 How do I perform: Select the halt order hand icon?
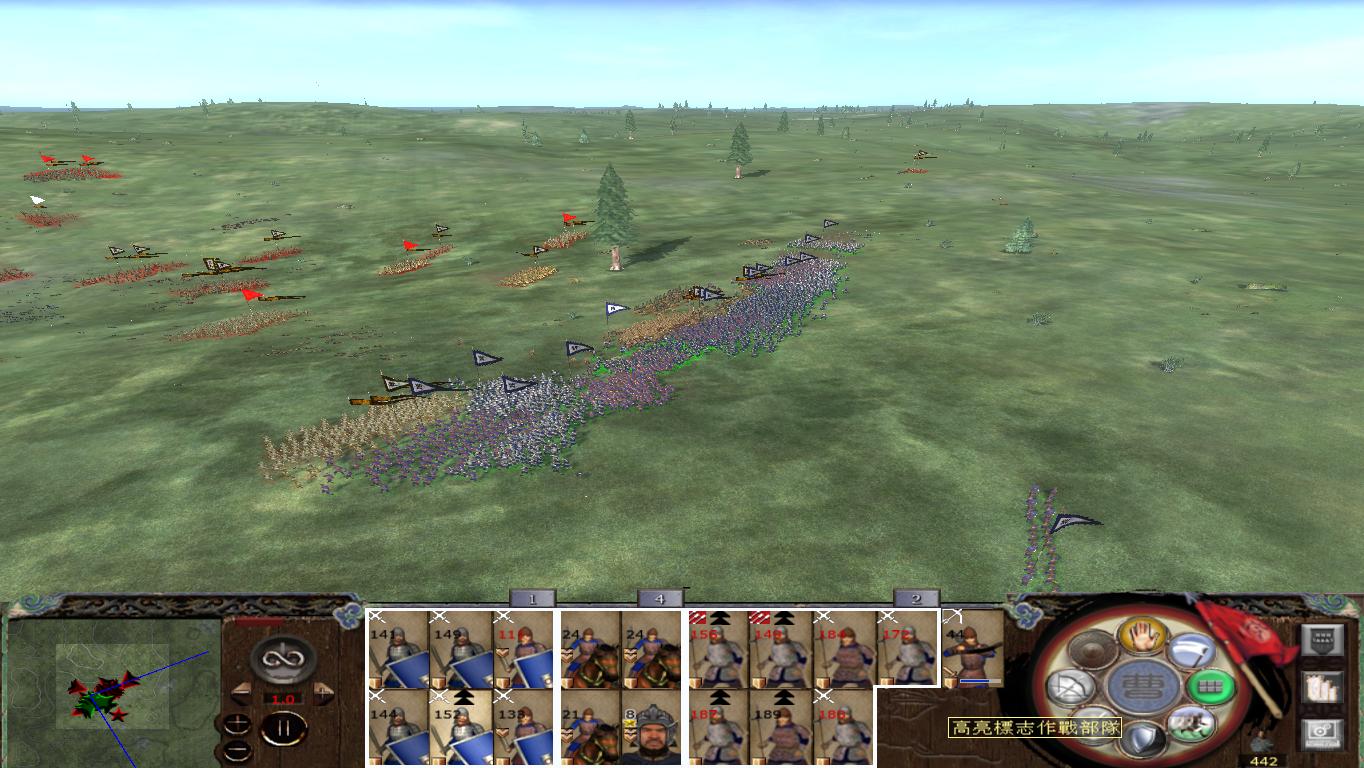click(x=1141, y=637)
